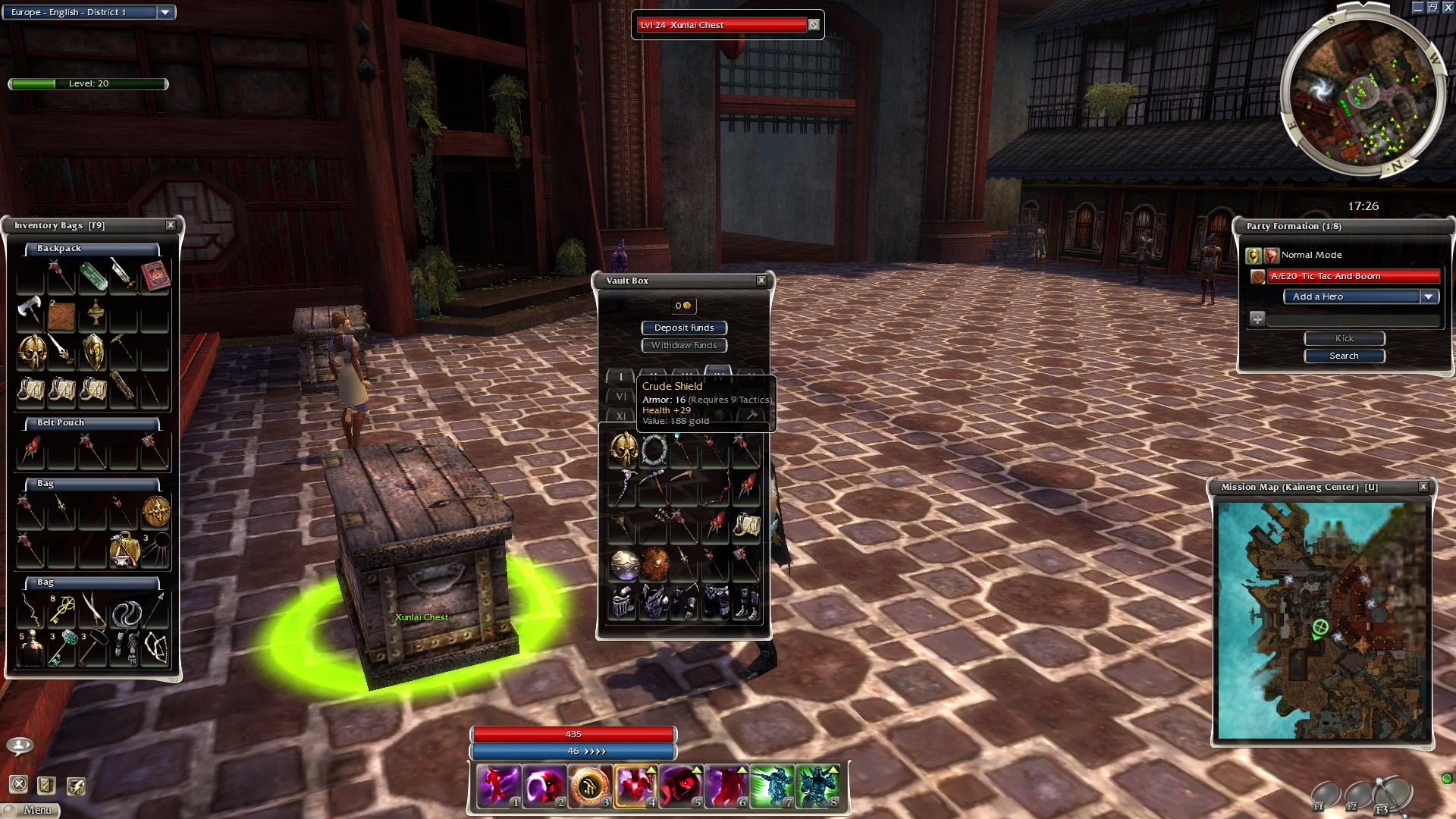This screenshot has width=1456, height=819.
Task: Select the golden helmet in vault storage
Action: click(623, 449)
